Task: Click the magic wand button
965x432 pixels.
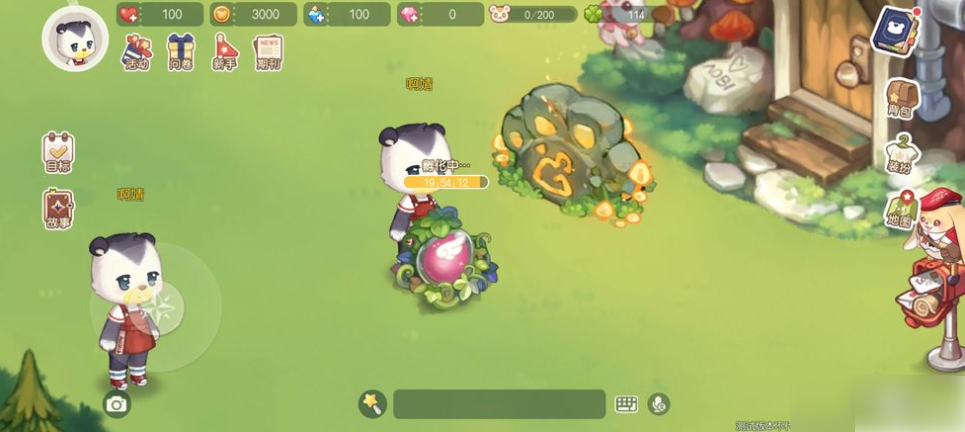Action: point(372,403)
